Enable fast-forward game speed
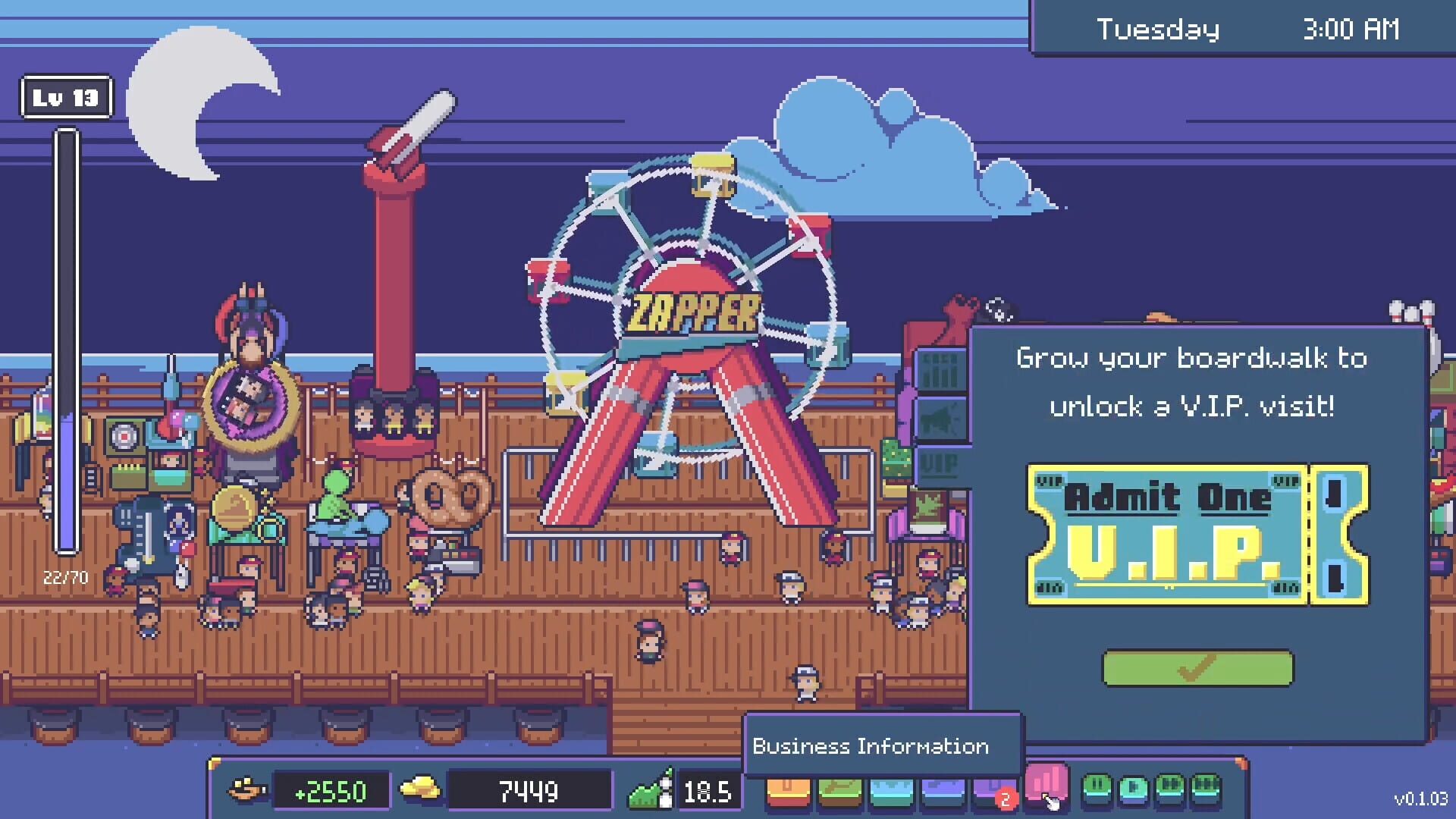 point(1169,789)
